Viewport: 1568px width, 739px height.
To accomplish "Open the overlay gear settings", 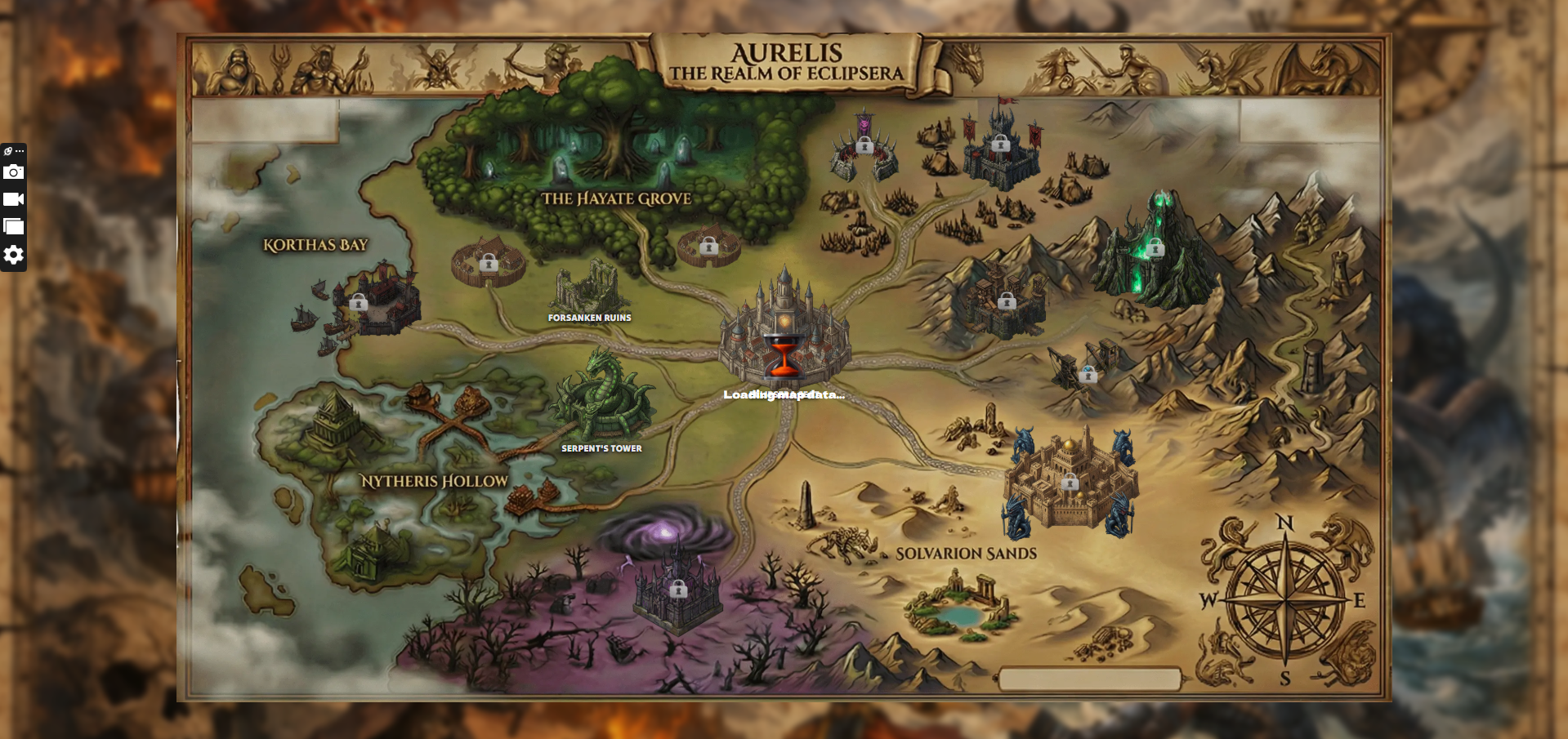I will (14, 256).
